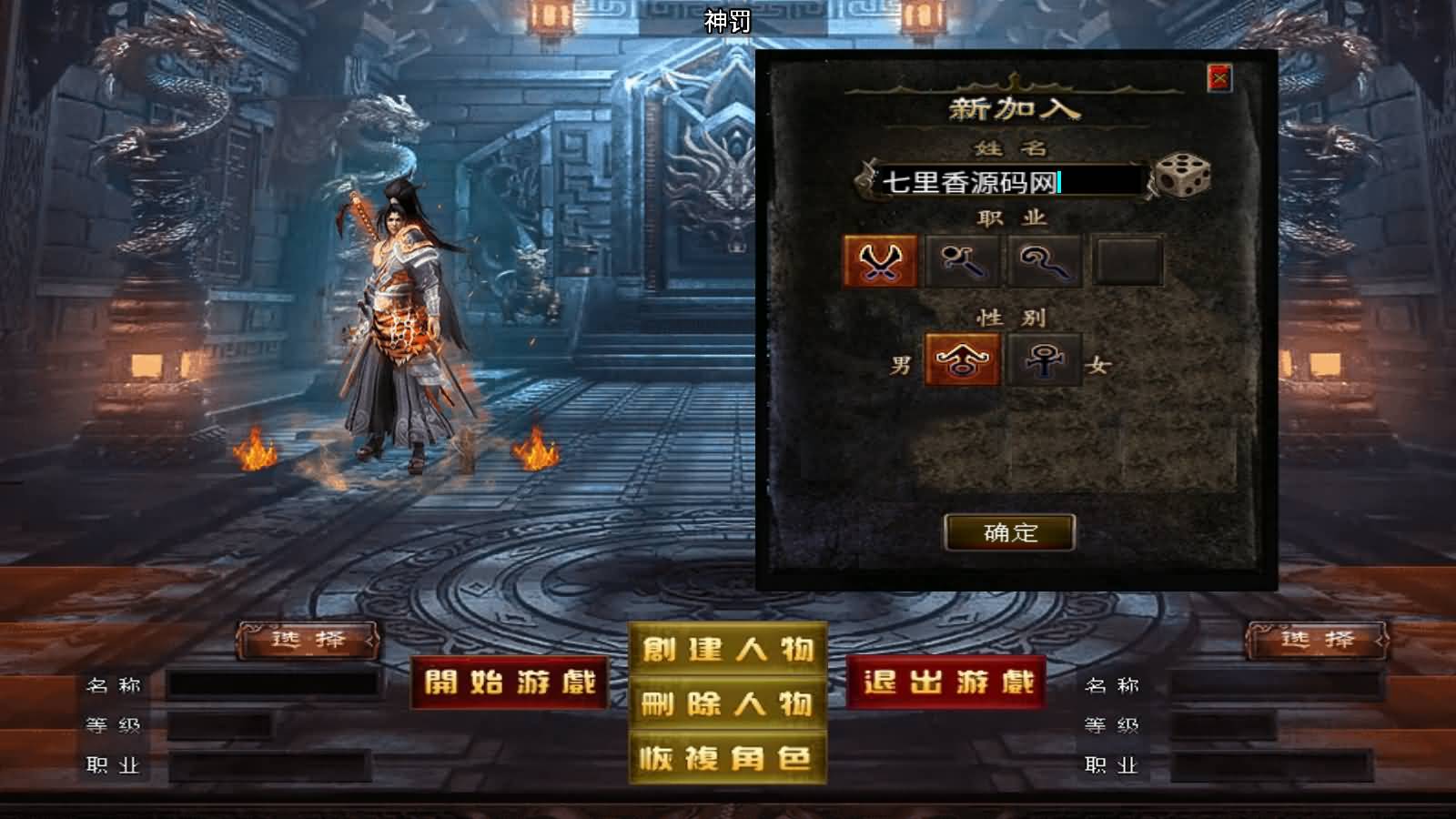The image size is (1456, 819).
Task: Click 開始游戲 to start the game
Action: click(x=511, y=684)
